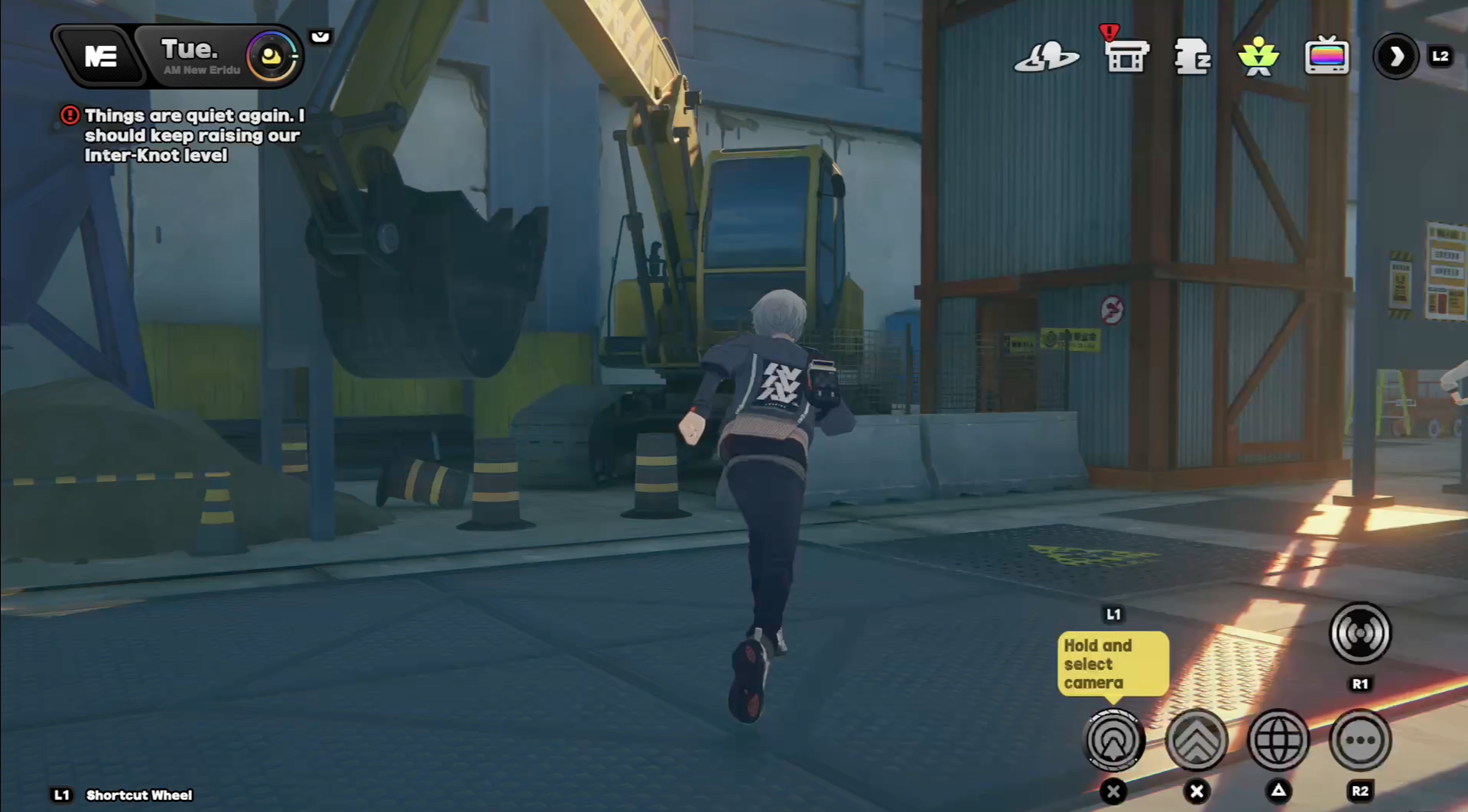Screen dimensions: 1468x812
Task: Activate the broadcast signal button
Action: point(1360,633)
